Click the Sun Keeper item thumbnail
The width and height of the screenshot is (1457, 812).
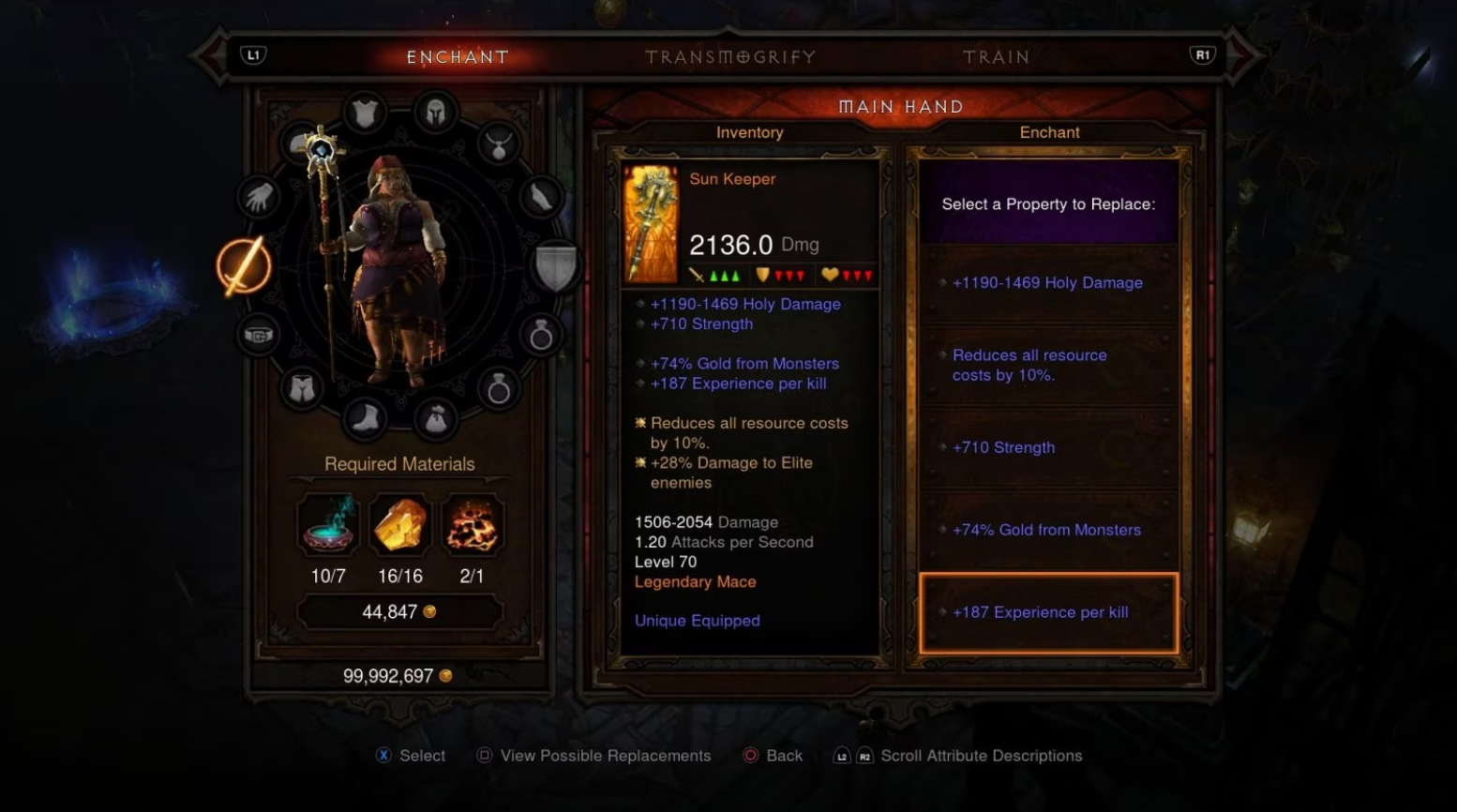pyautogui.click(x=651, y=222)
